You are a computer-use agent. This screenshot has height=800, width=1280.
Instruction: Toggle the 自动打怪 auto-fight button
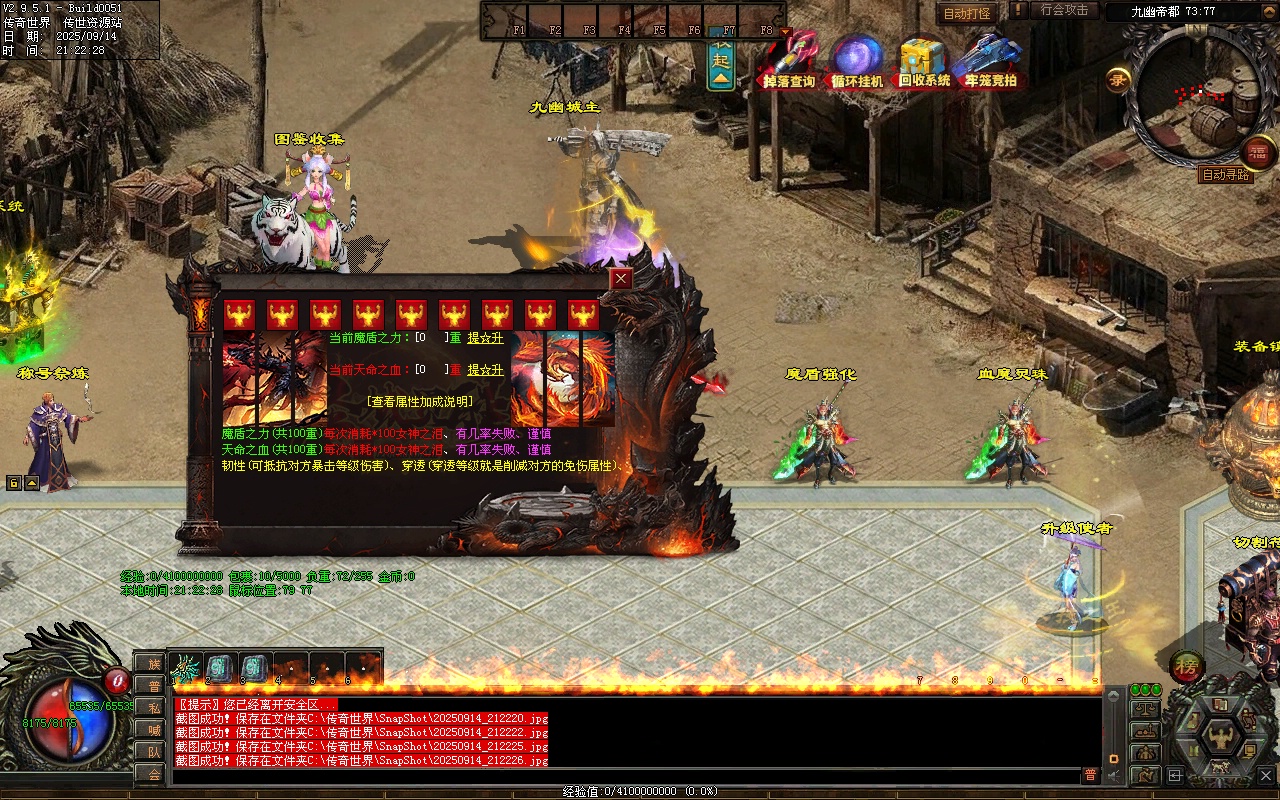[x=967, y=13]
